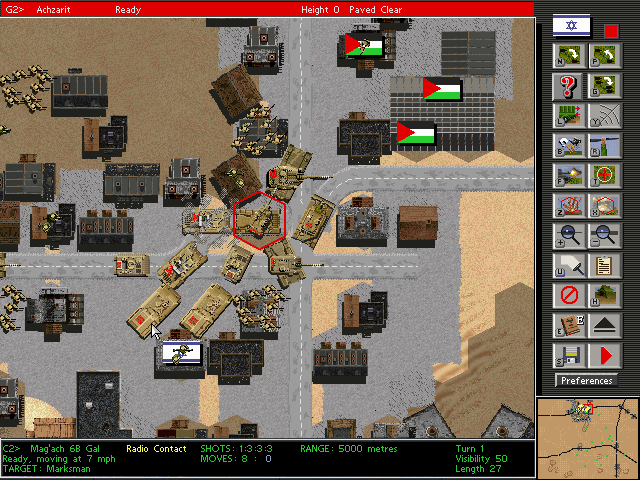Activate the fire weapon explosion button
The width and height of the screenshot is (640, 480).
[567, 176]
